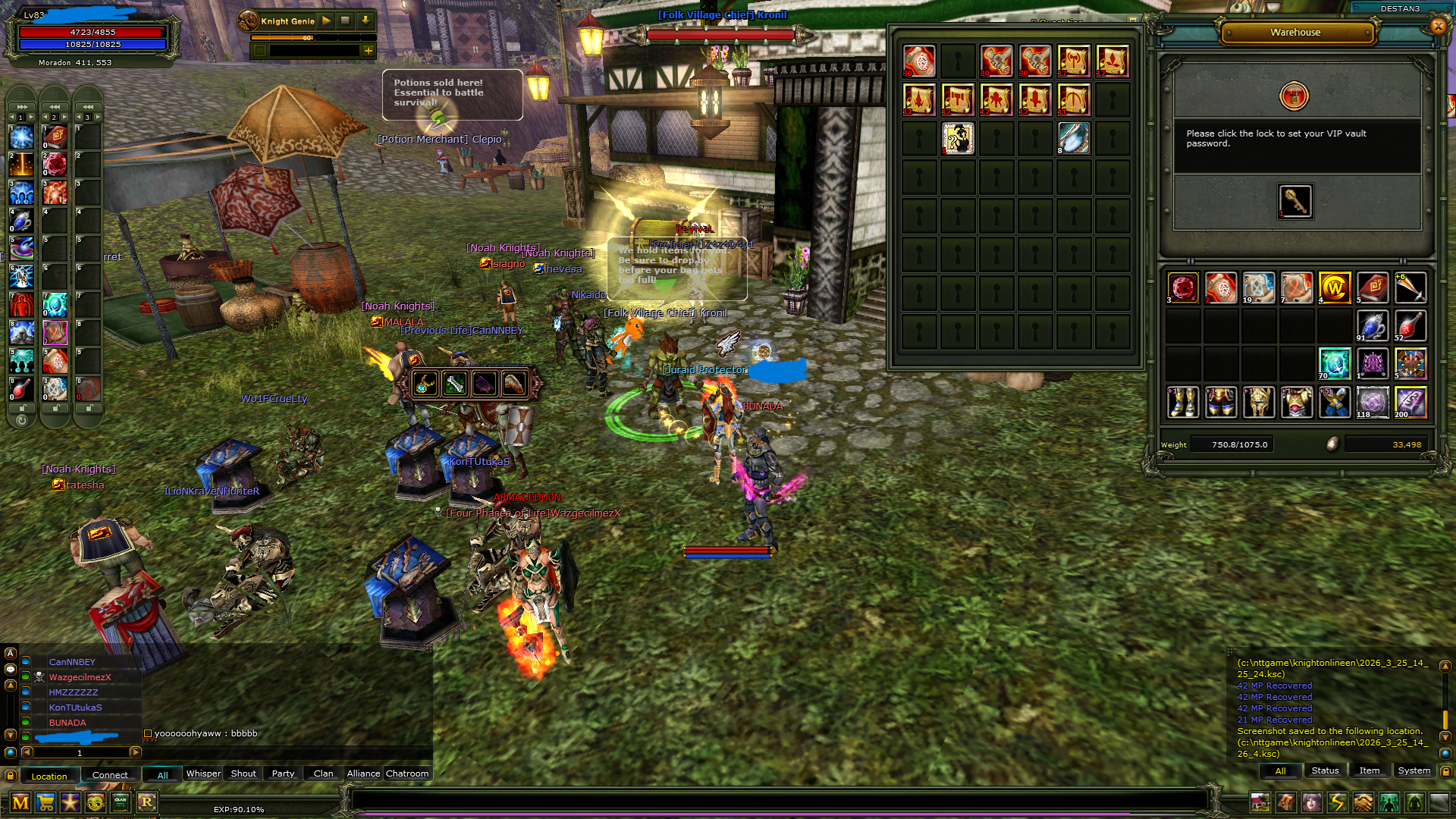This screenshot has width=1456, height=819.
Task: Select the blue mana potion stack
Action: click(x=1372, y=326)
